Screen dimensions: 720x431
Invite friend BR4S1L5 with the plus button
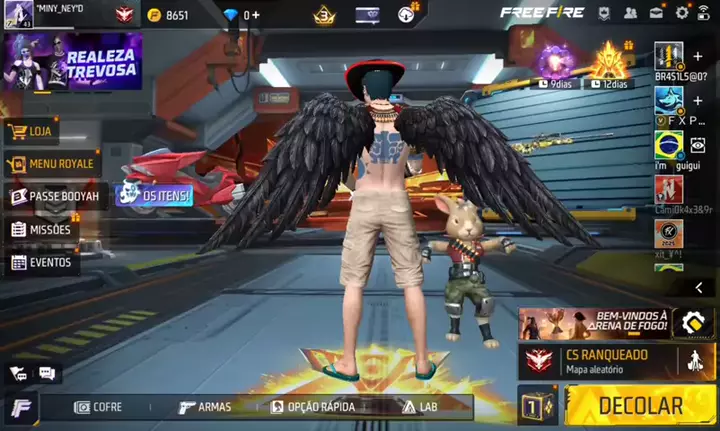click(x=698, y=56)
